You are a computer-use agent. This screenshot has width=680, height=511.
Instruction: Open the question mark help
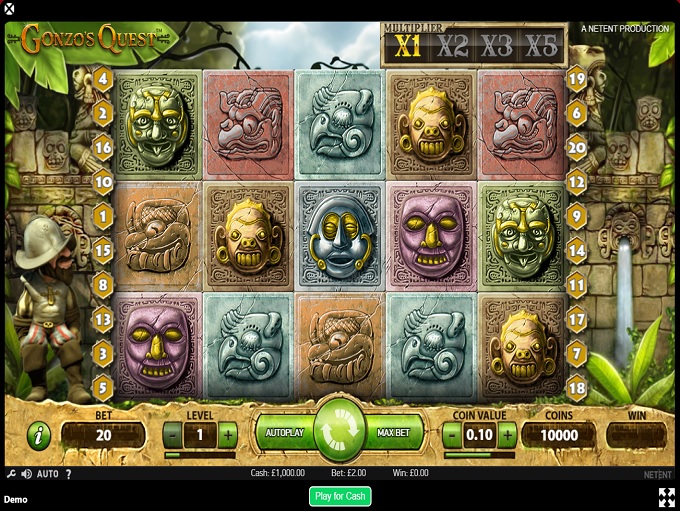coord(69,474)
